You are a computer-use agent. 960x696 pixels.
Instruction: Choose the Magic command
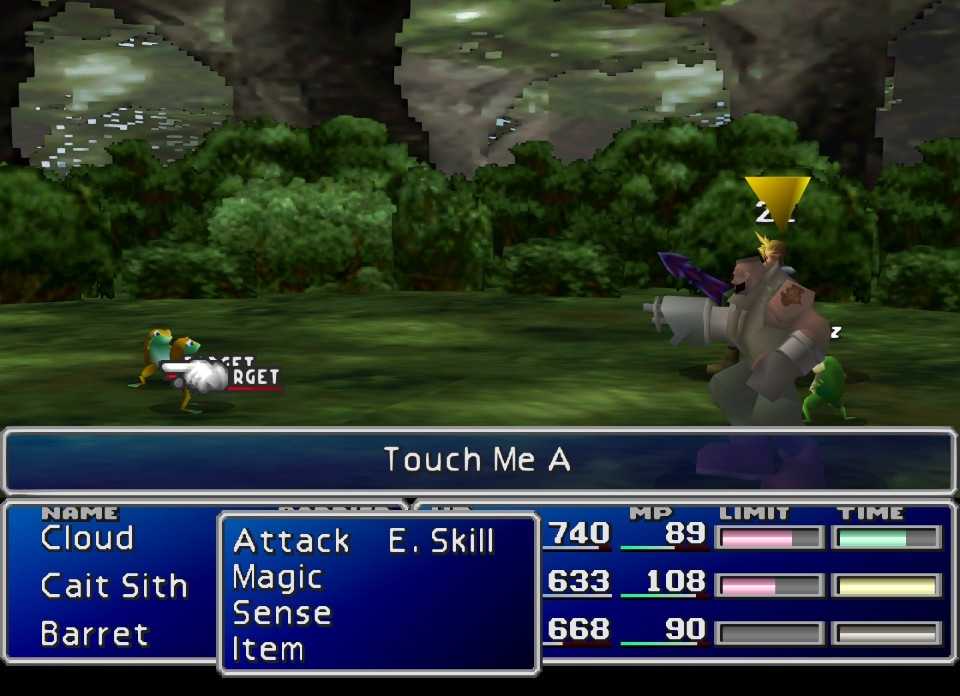pos(277,577)
